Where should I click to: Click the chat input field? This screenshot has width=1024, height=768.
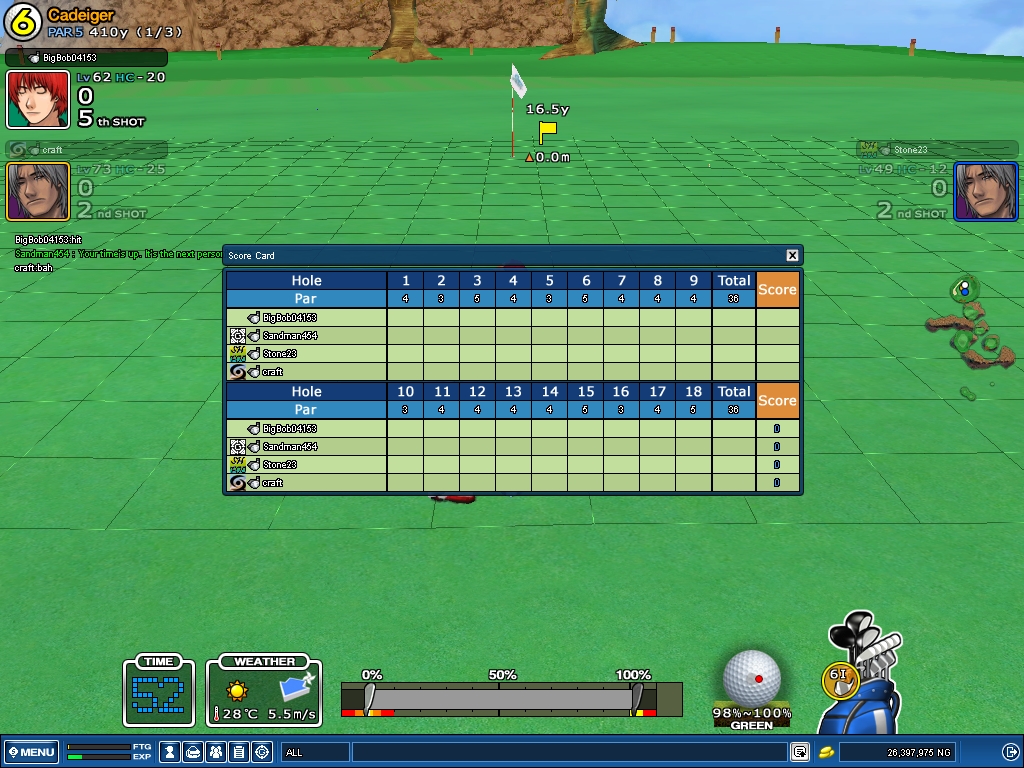pos(570,752)
